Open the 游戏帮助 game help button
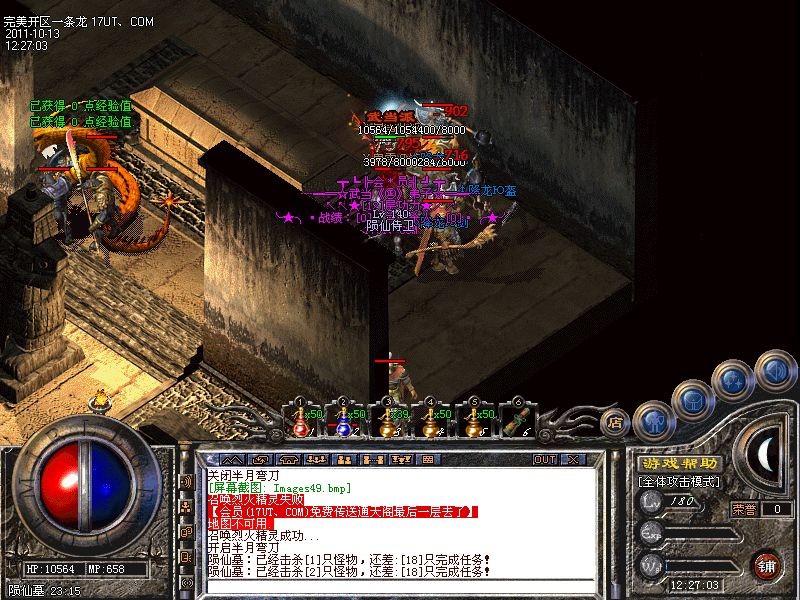 (680, 463)
